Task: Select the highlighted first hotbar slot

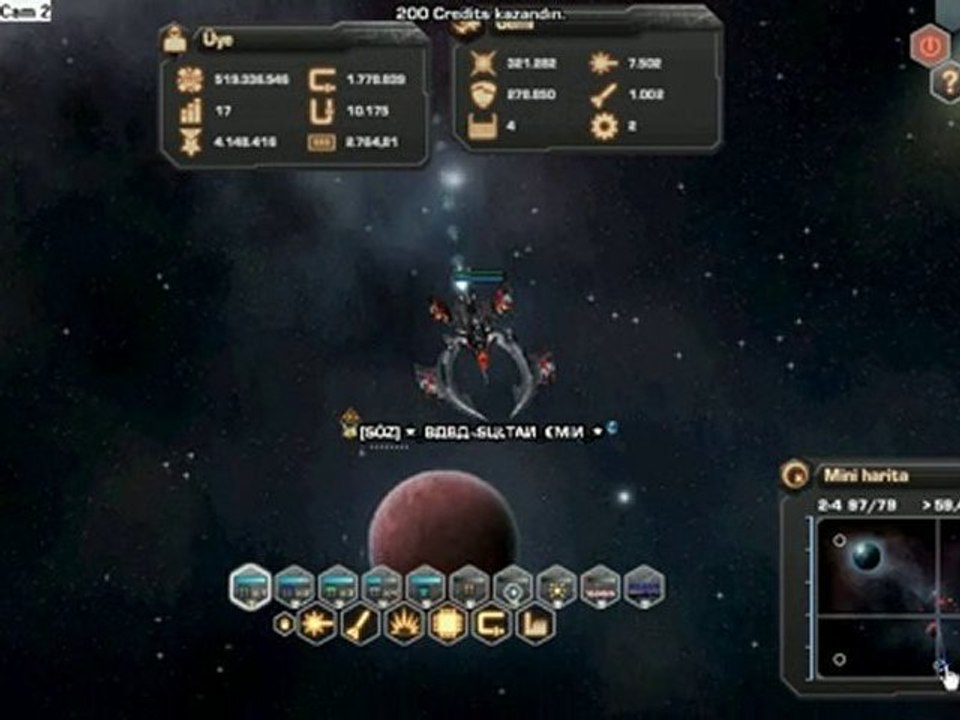Action: [x=250, y=587]
